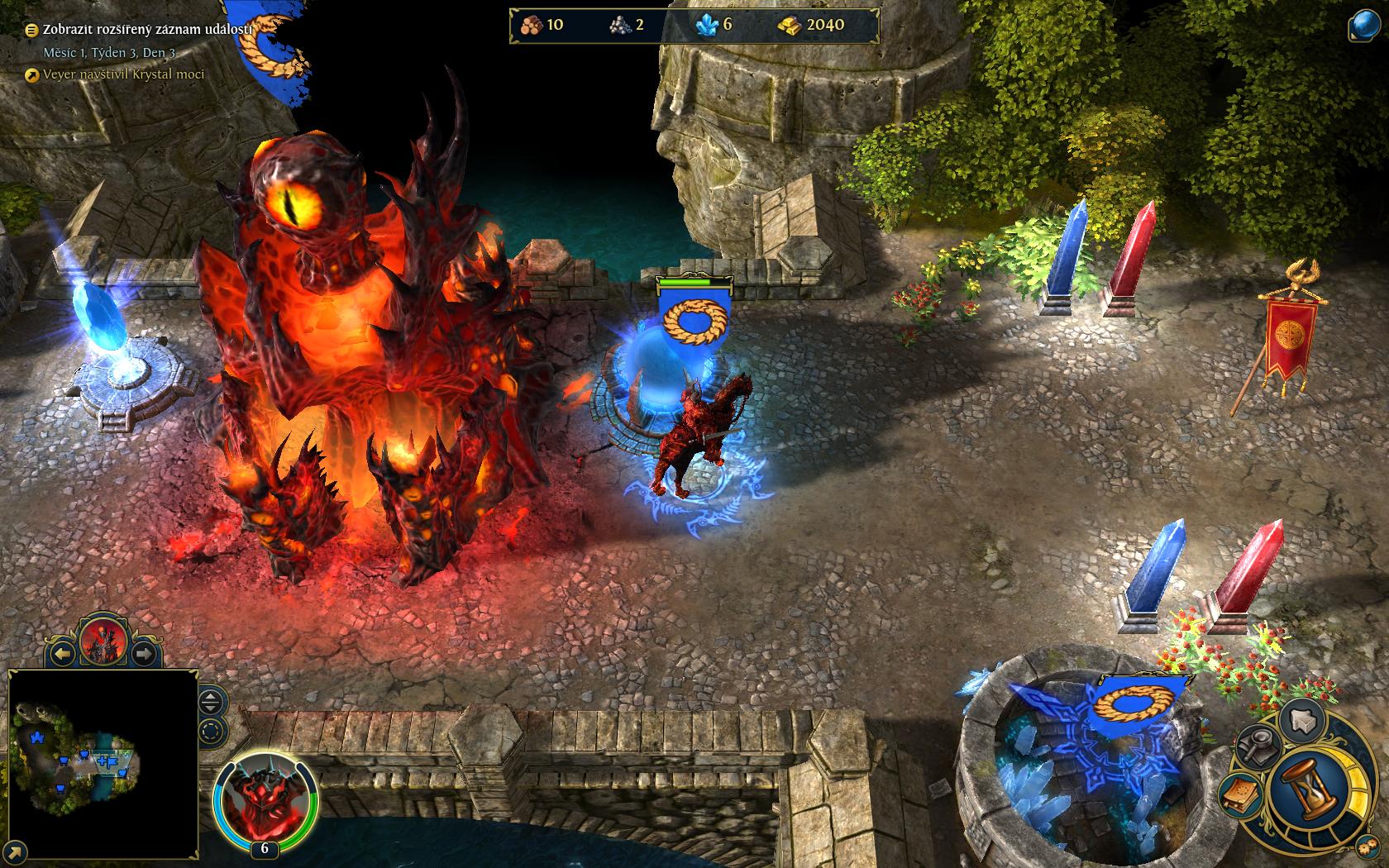Go to previous town with left arrow
This screenshot has height=868, width=1389.
coord(63,654)
